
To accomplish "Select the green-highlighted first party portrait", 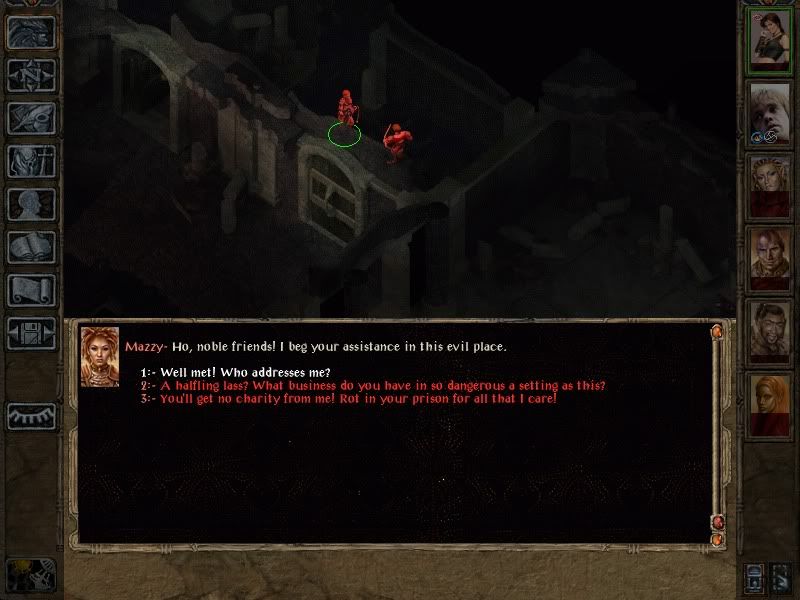I will click(x=771, y=40).
